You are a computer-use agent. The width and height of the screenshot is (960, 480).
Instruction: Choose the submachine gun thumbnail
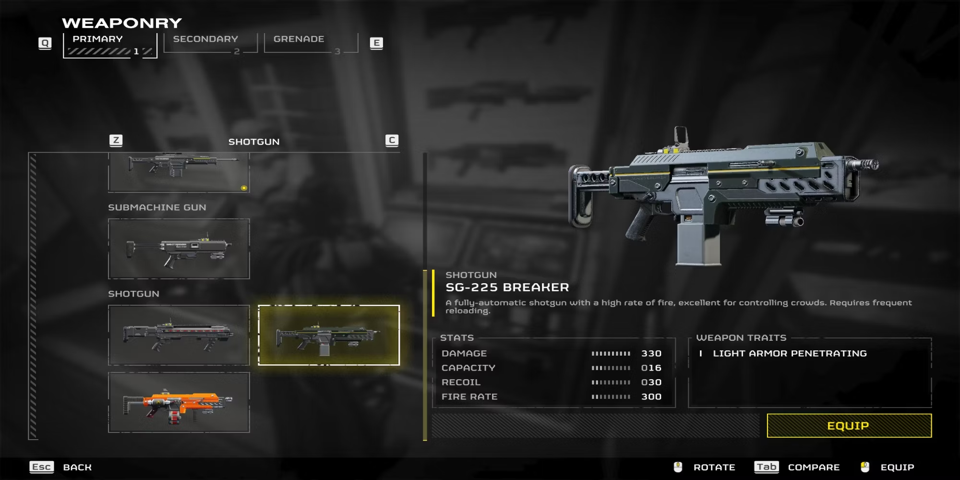point(179,249)
